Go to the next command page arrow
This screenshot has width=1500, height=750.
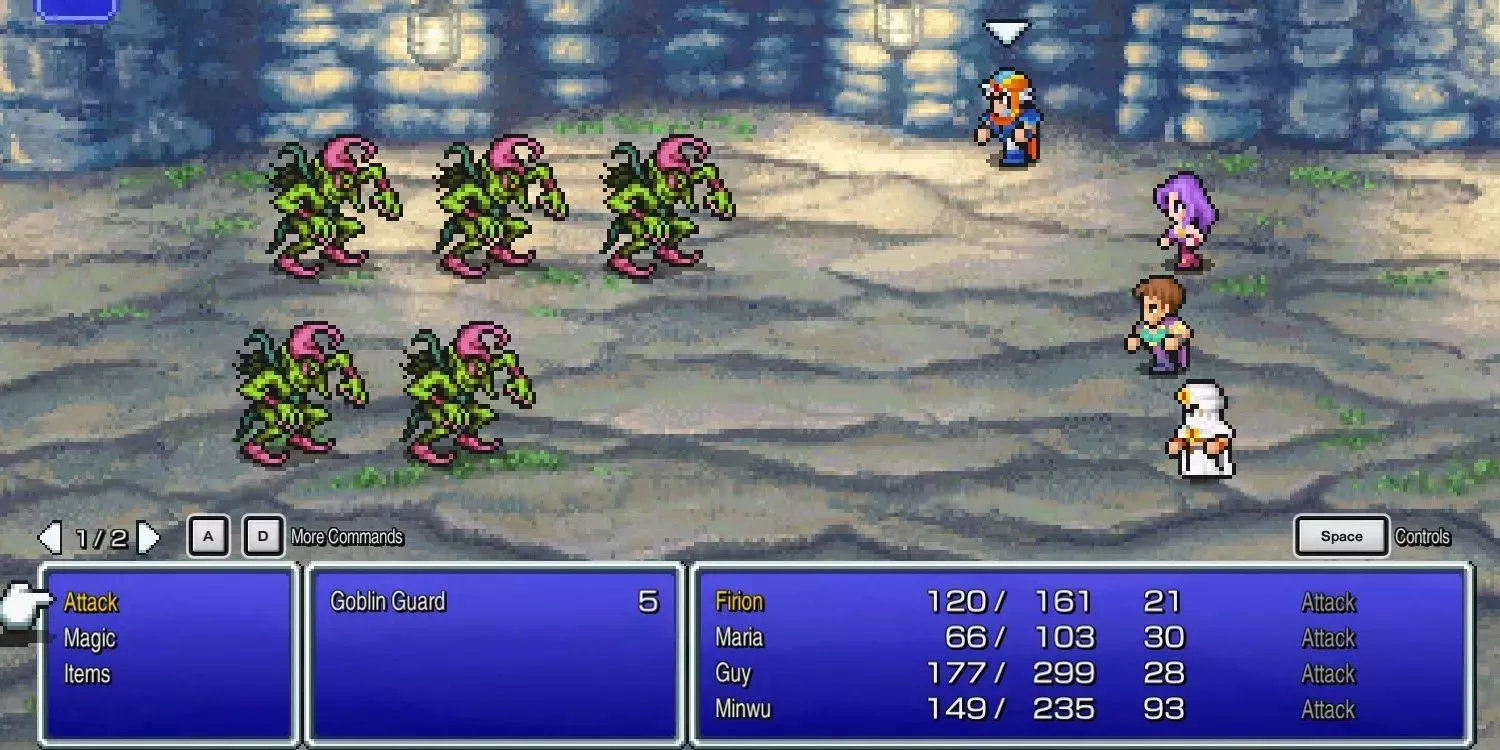[x=149, y=539]
